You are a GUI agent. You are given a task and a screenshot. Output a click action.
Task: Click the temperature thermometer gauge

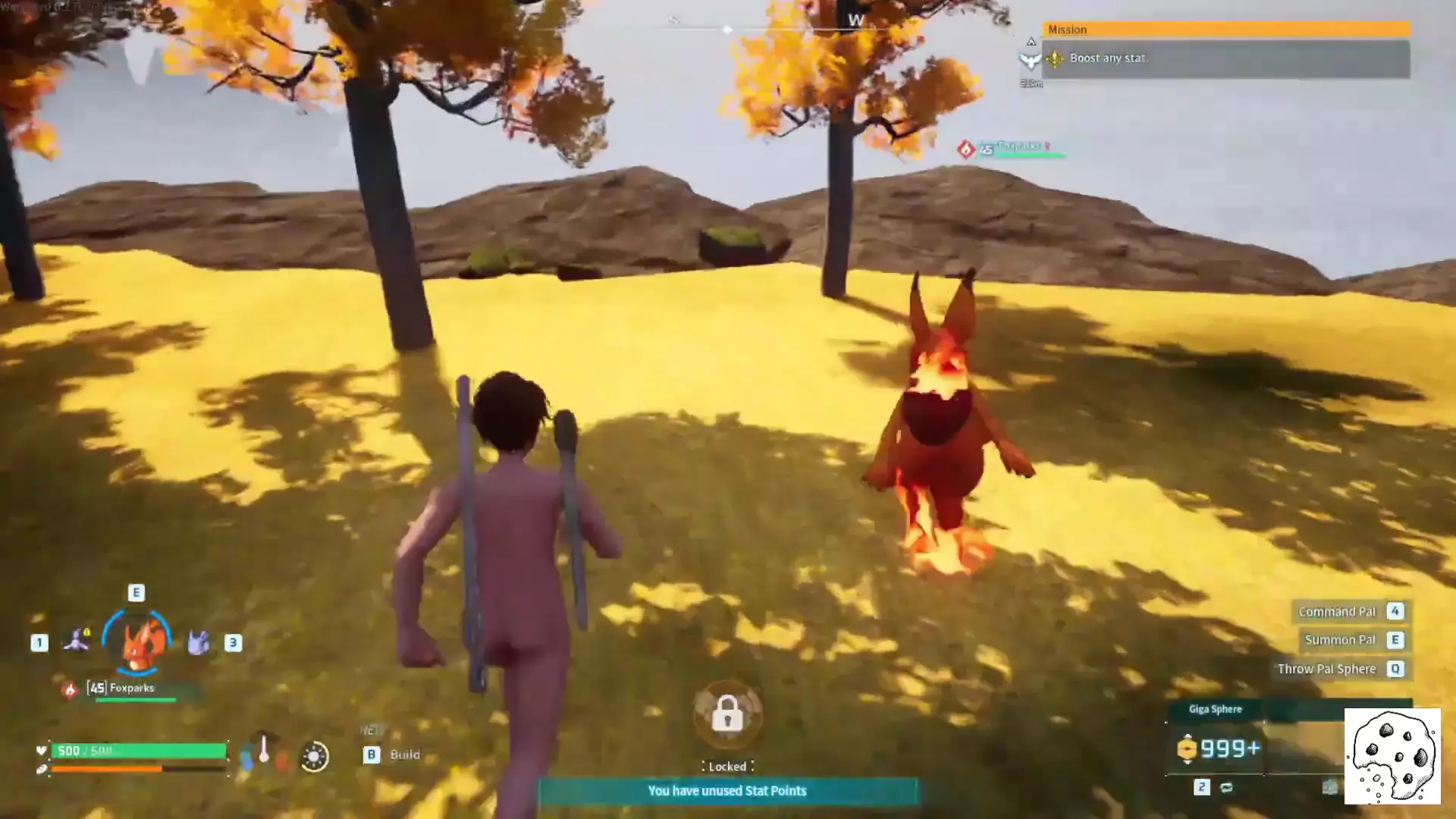pyautogui.click(x=264, y=750)
